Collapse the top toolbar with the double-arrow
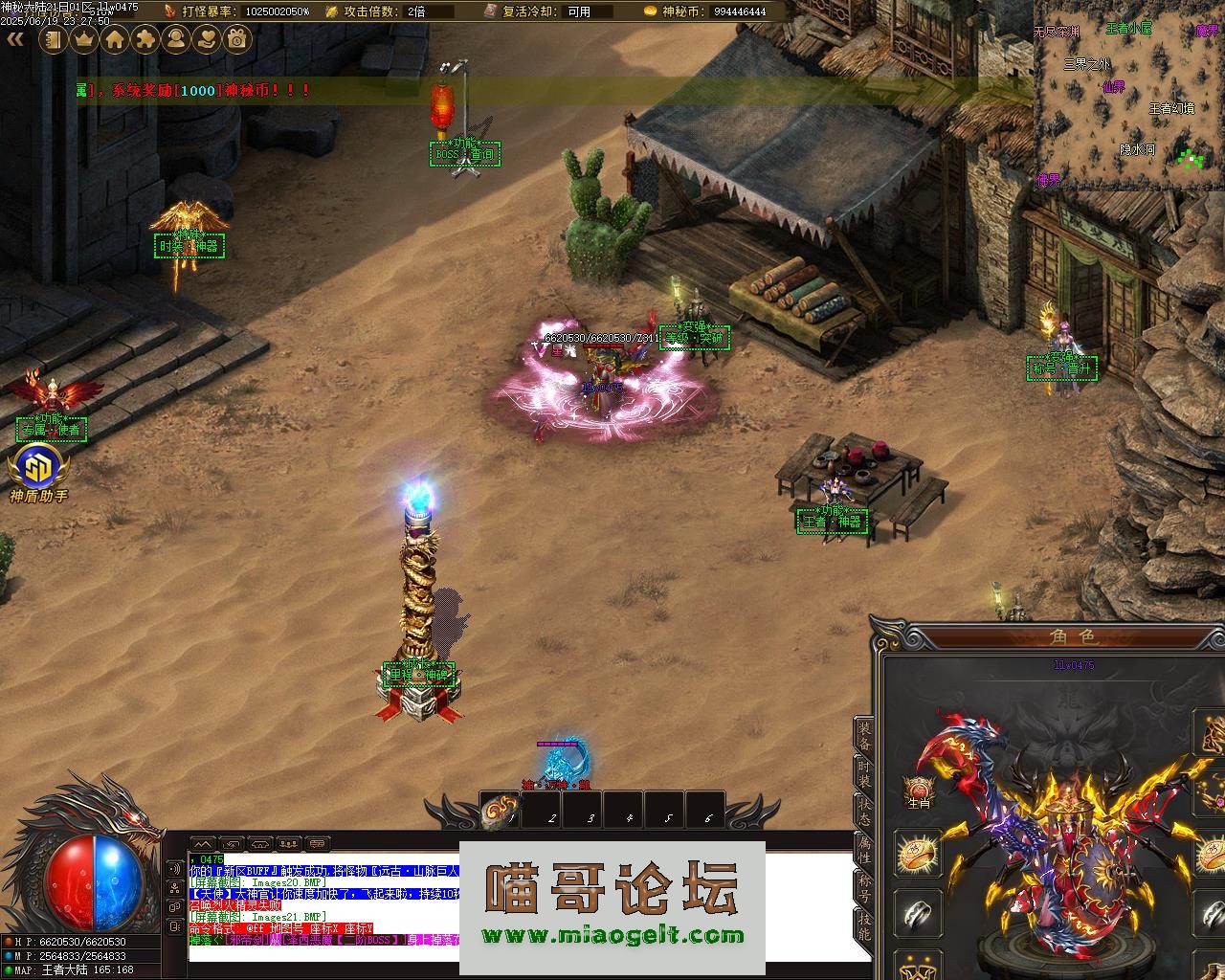The width and height of the screenshot is (1225, 980). [x=15, y=39]
